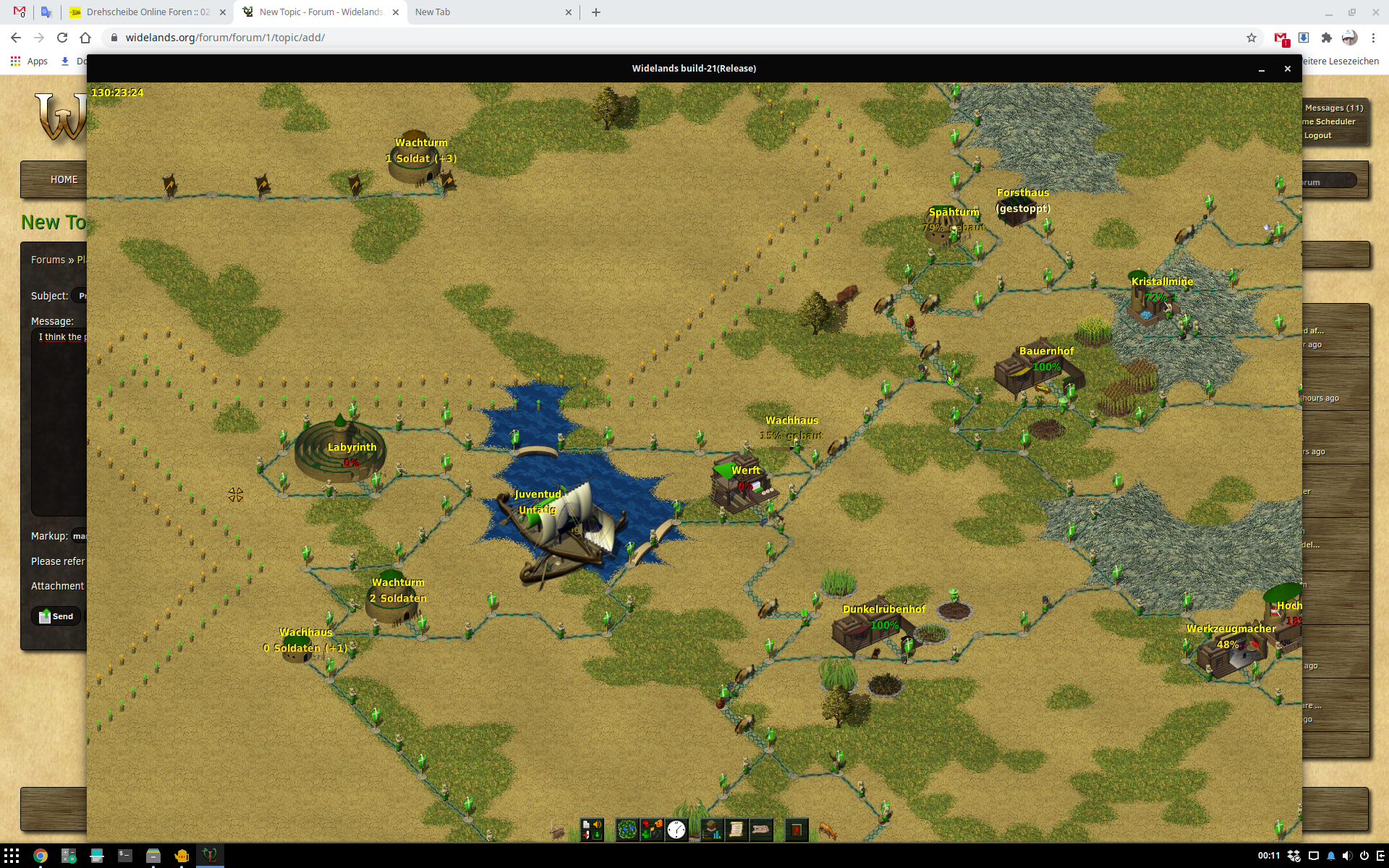Open the main menu button with file and speaker icons
Screen dimensions: 1389x868
click(592, 830)
